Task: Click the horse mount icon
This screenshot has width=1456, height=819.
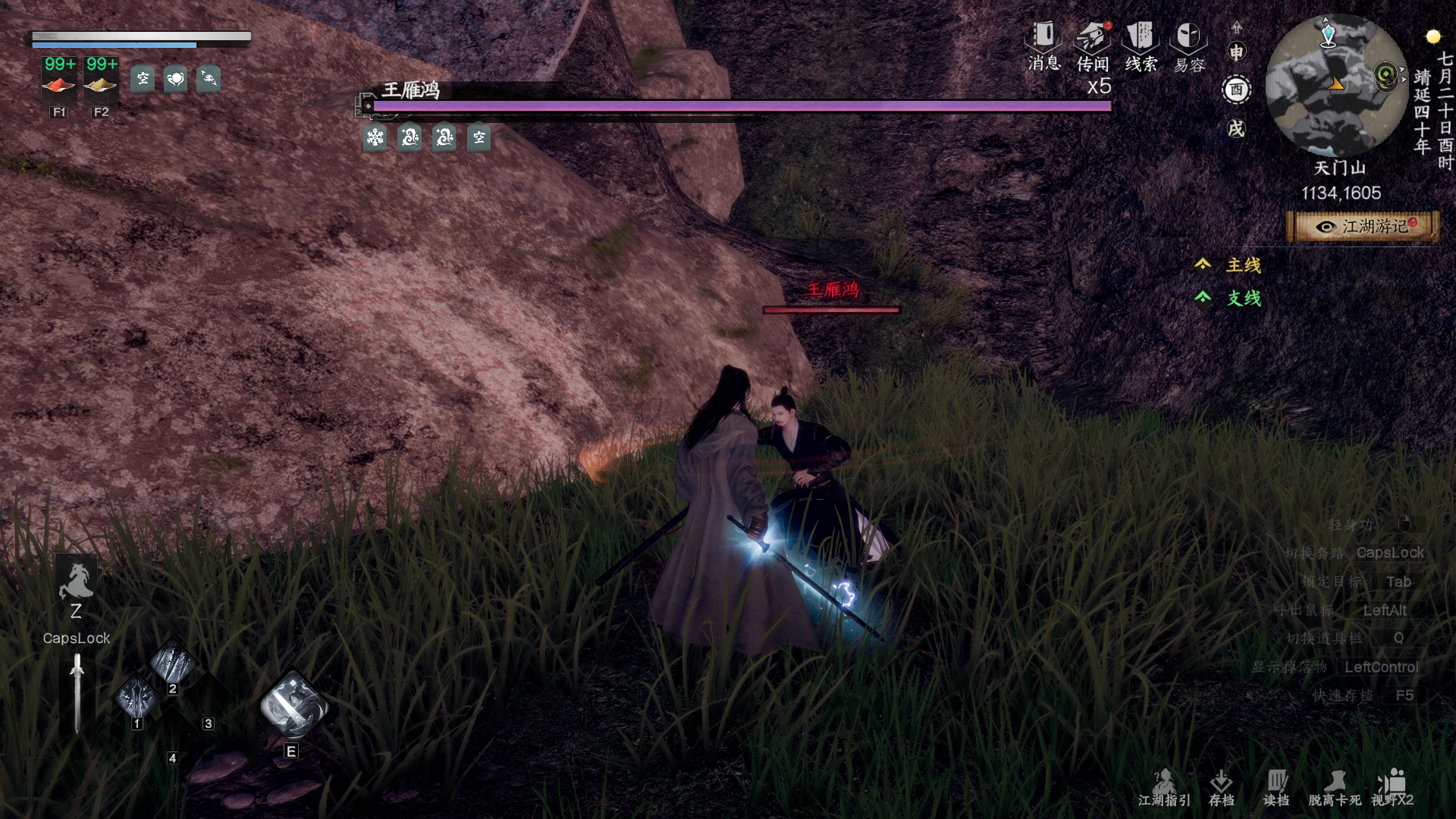Action: click(76, 582)
